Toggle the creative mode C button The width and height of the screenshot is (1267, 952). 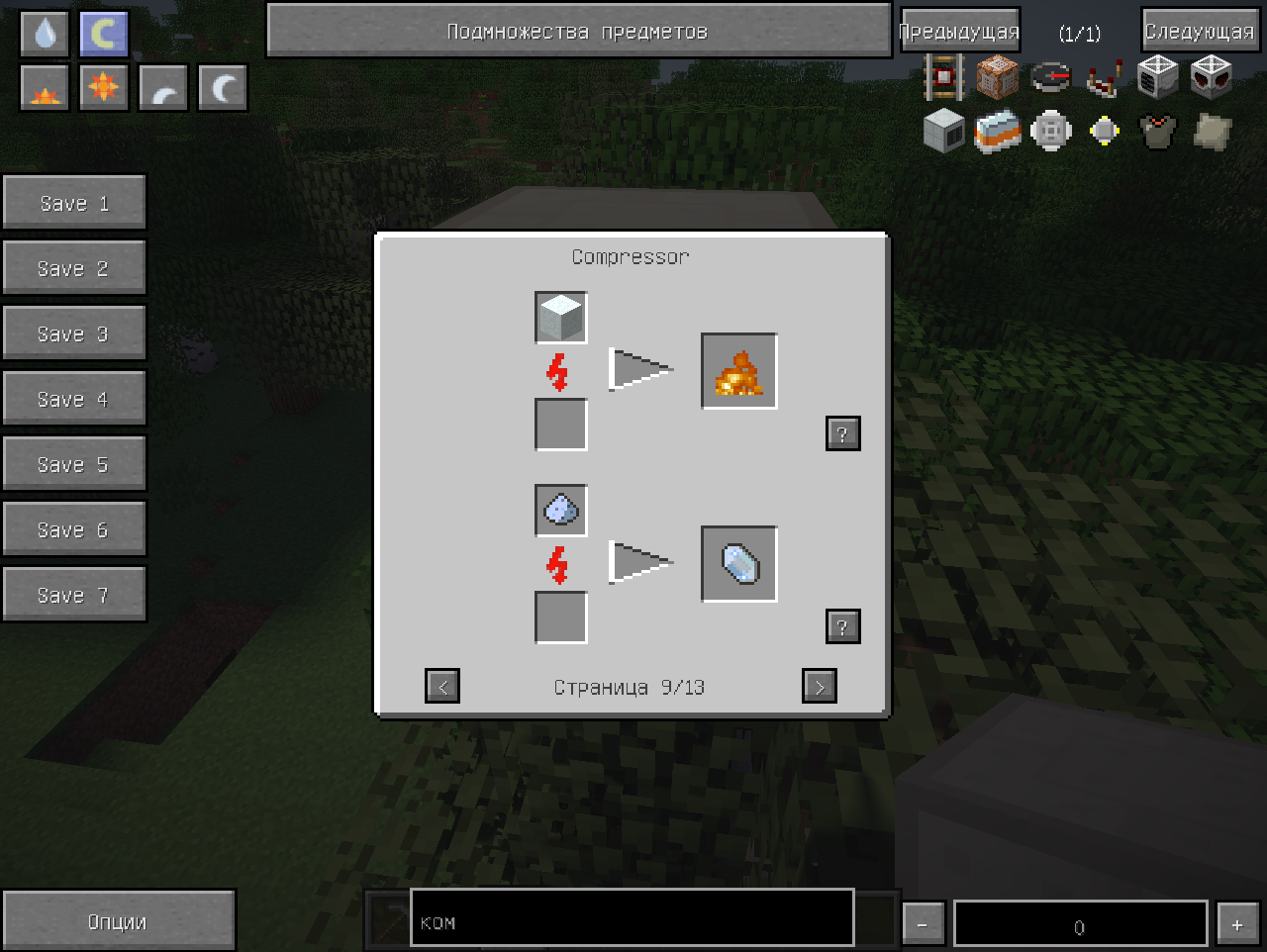(x=104, y=34)
